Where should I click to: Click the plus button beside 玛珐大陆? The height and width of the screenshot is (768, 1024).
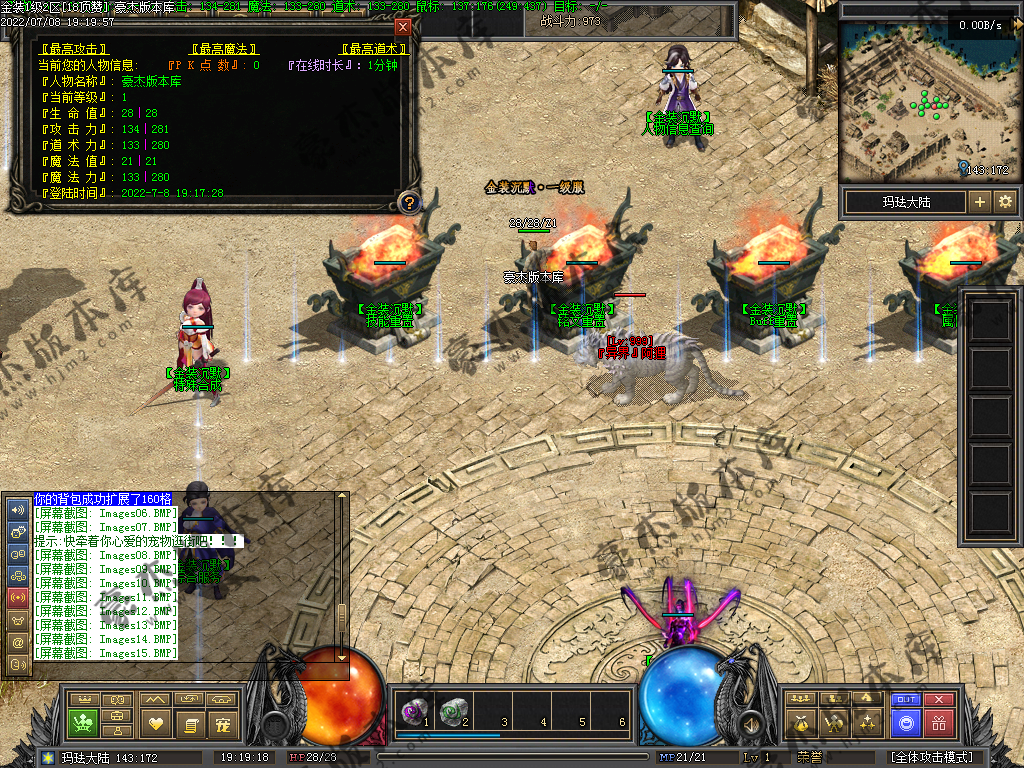pyautogui.click(x=979, y=202)
